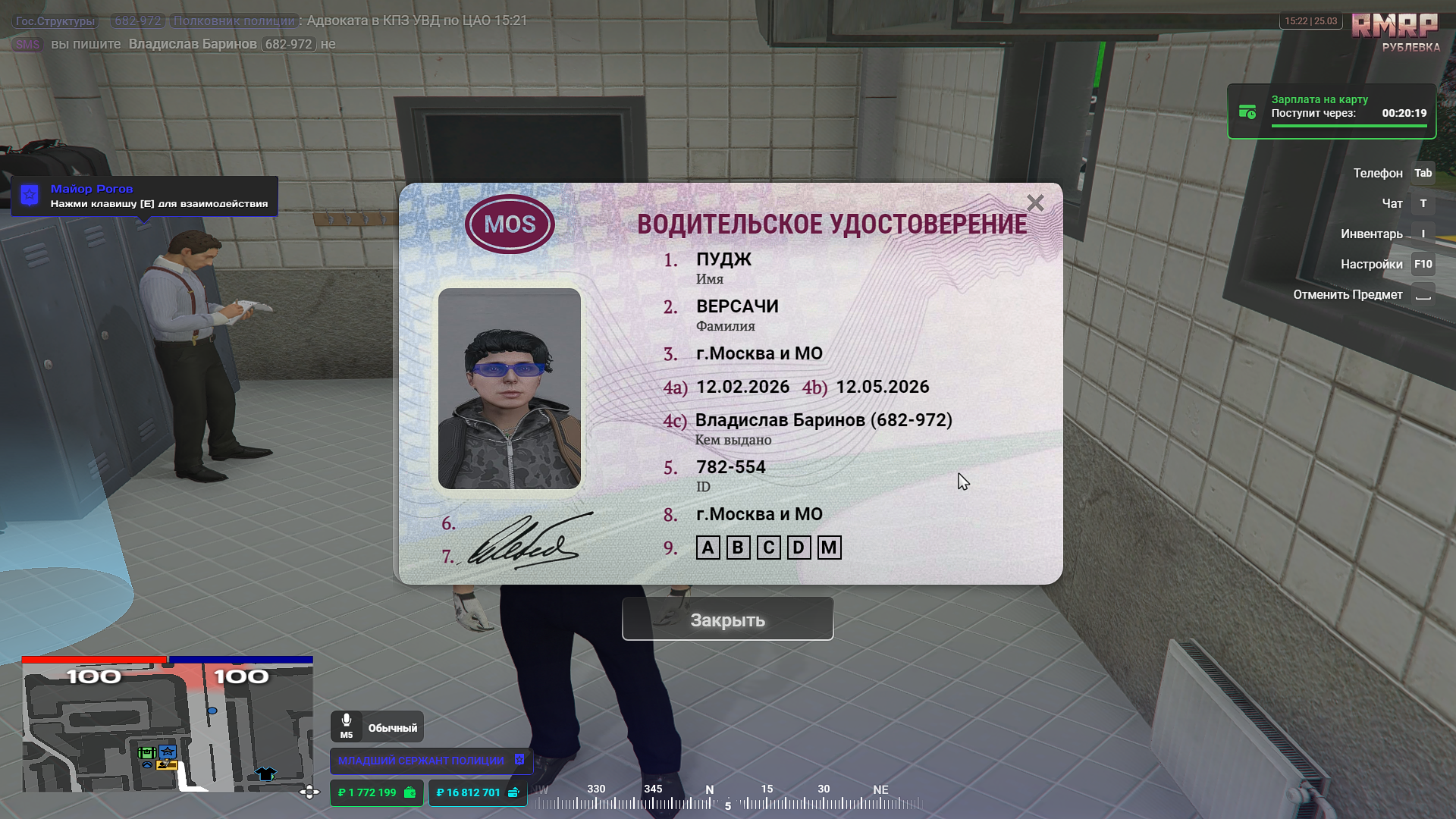1456x819 pixels.
Task: Select the Телефон menu entry
Action: pyautogui.click(x=1378, y=174)
